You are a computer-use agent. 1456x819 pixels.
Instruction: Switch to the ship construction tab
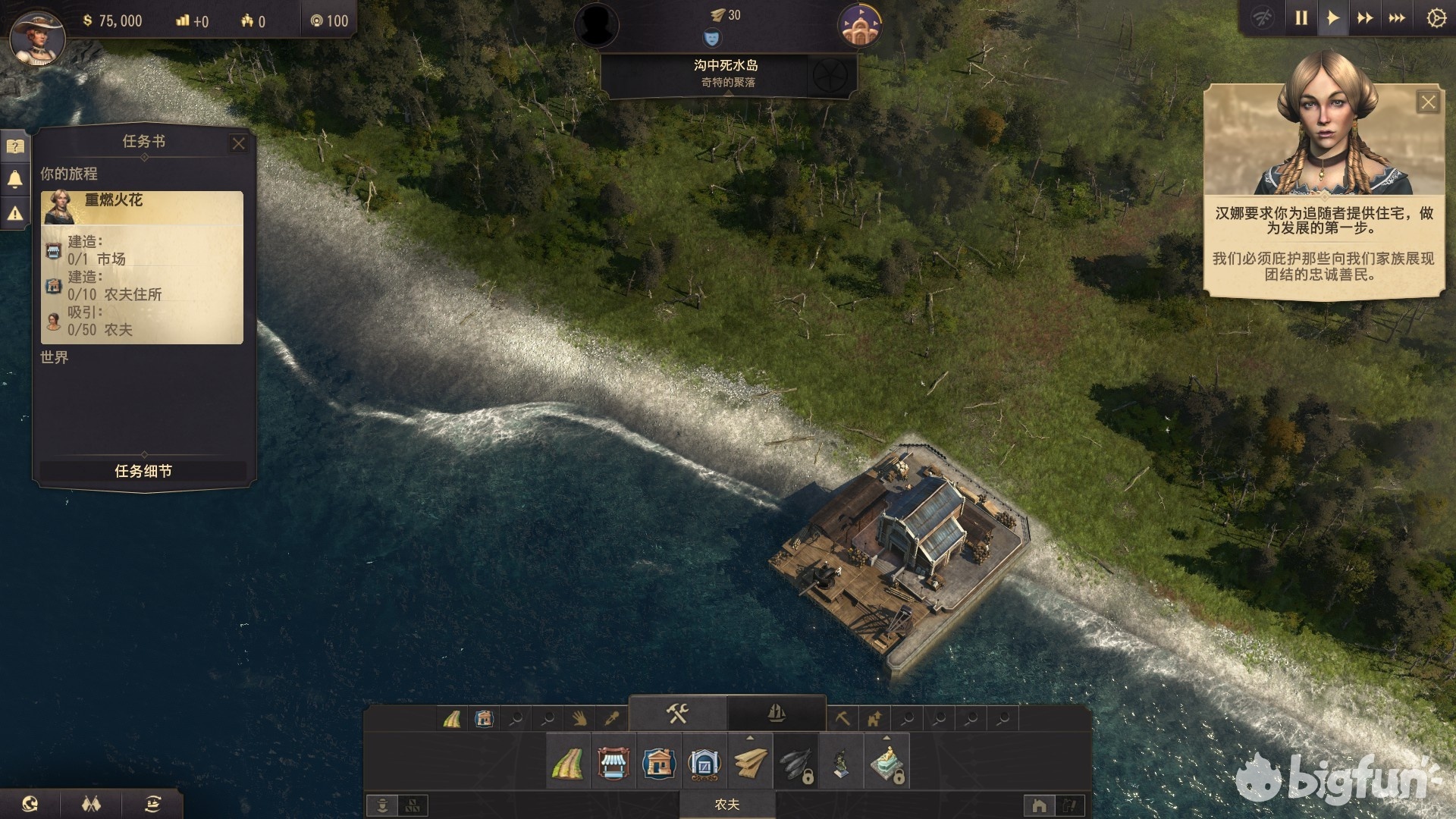point(776,714)
